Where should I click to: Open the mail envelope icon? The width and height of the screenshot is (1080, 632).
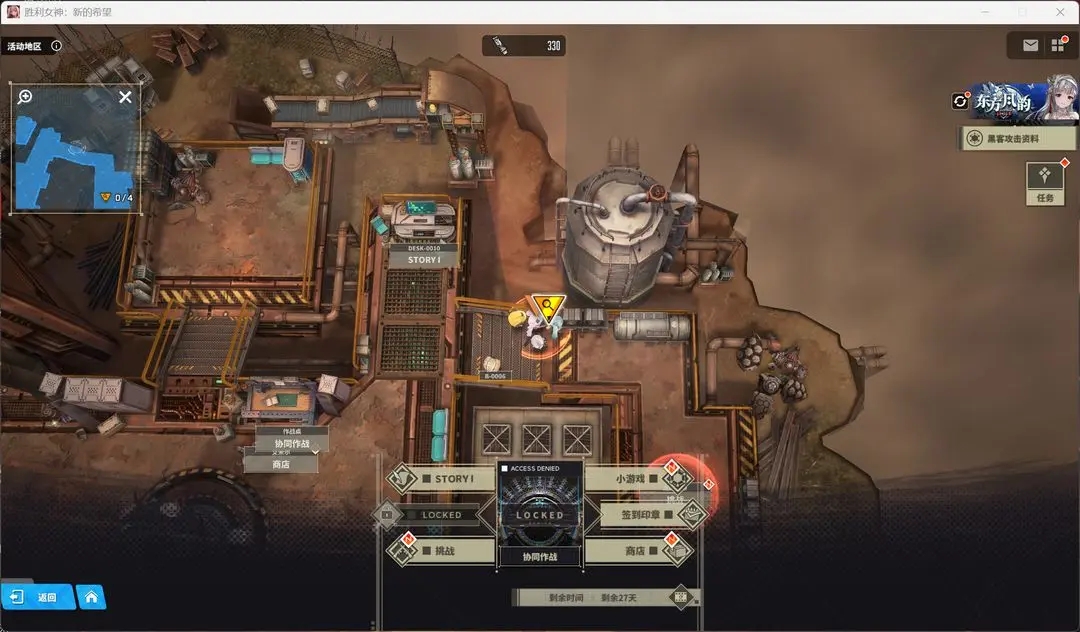coord(1030,45)
